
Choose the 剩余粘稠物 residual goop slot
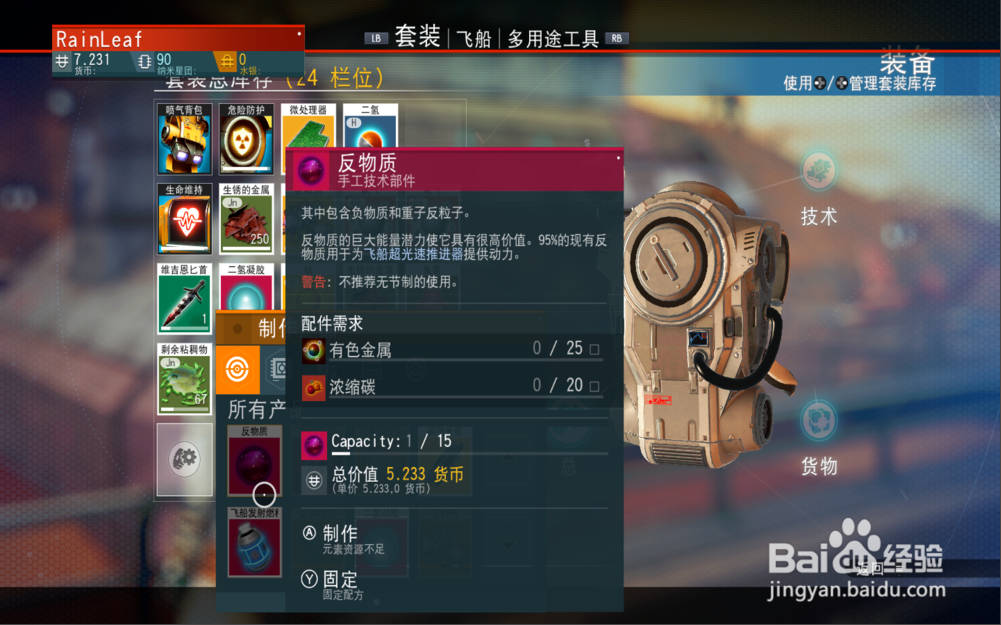coord(185,379)
